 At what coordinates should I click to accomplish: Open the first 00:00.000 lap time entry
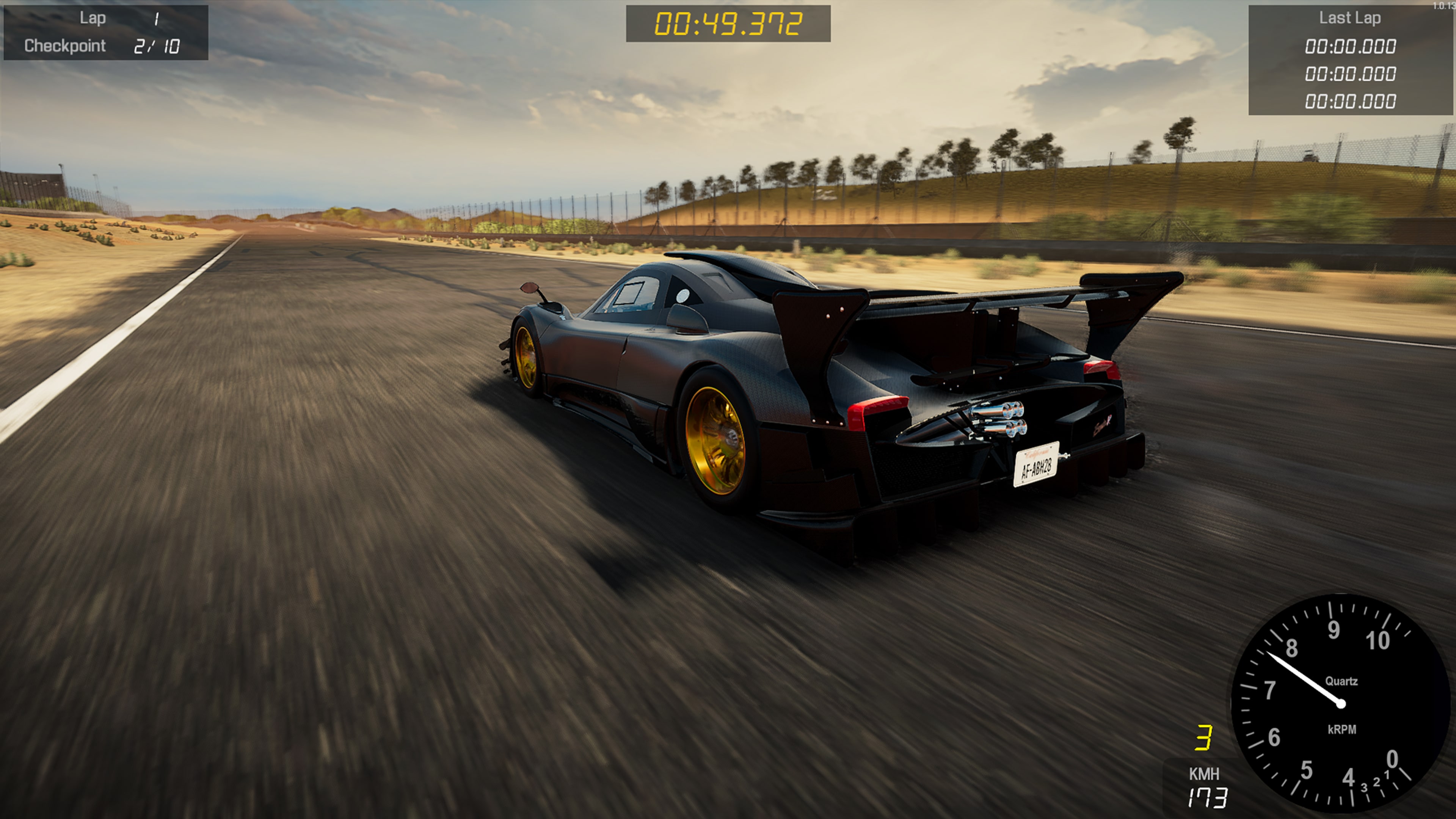[1351, 46]
